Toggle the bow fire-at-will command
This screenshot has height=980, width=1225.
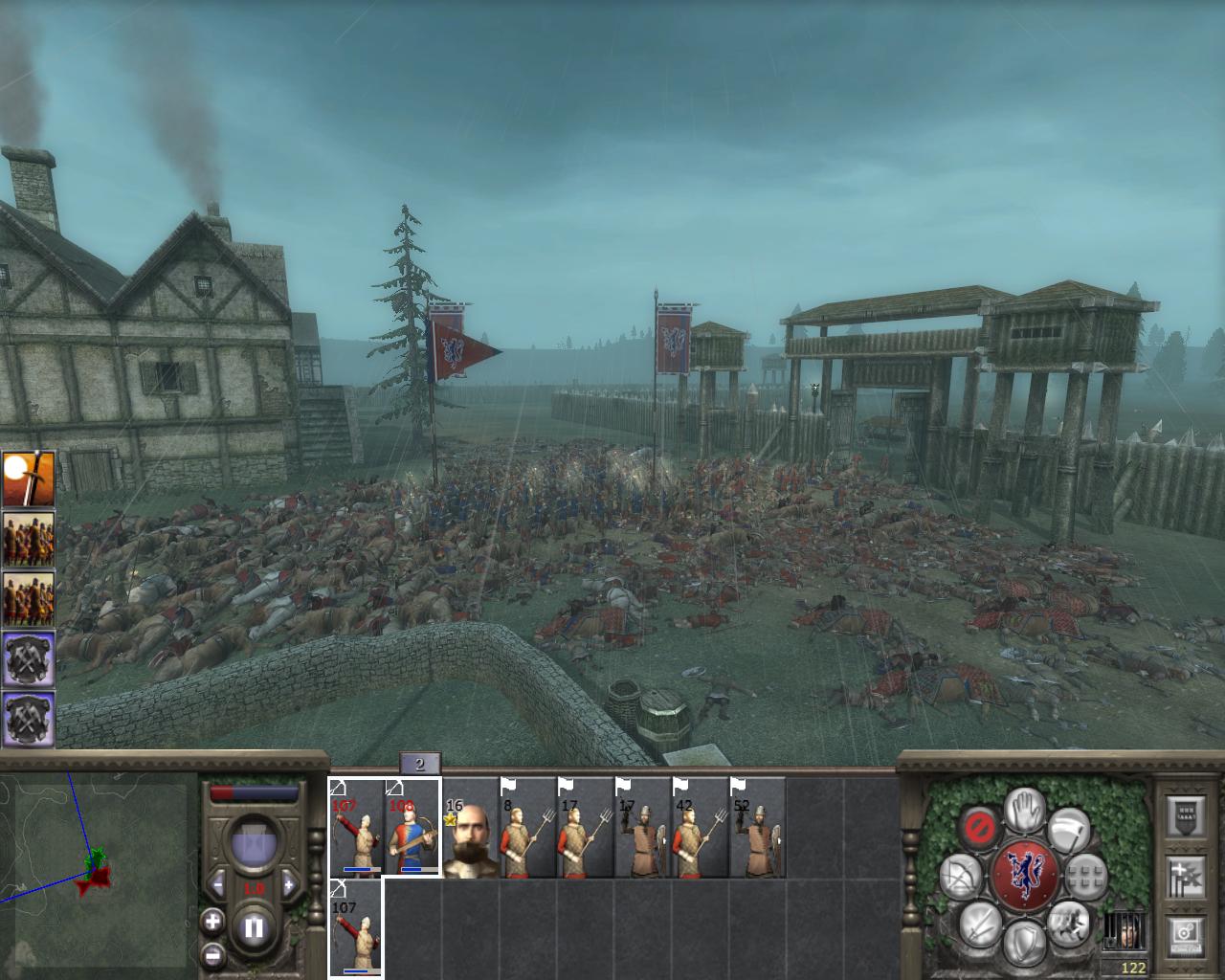click(959, 876)
